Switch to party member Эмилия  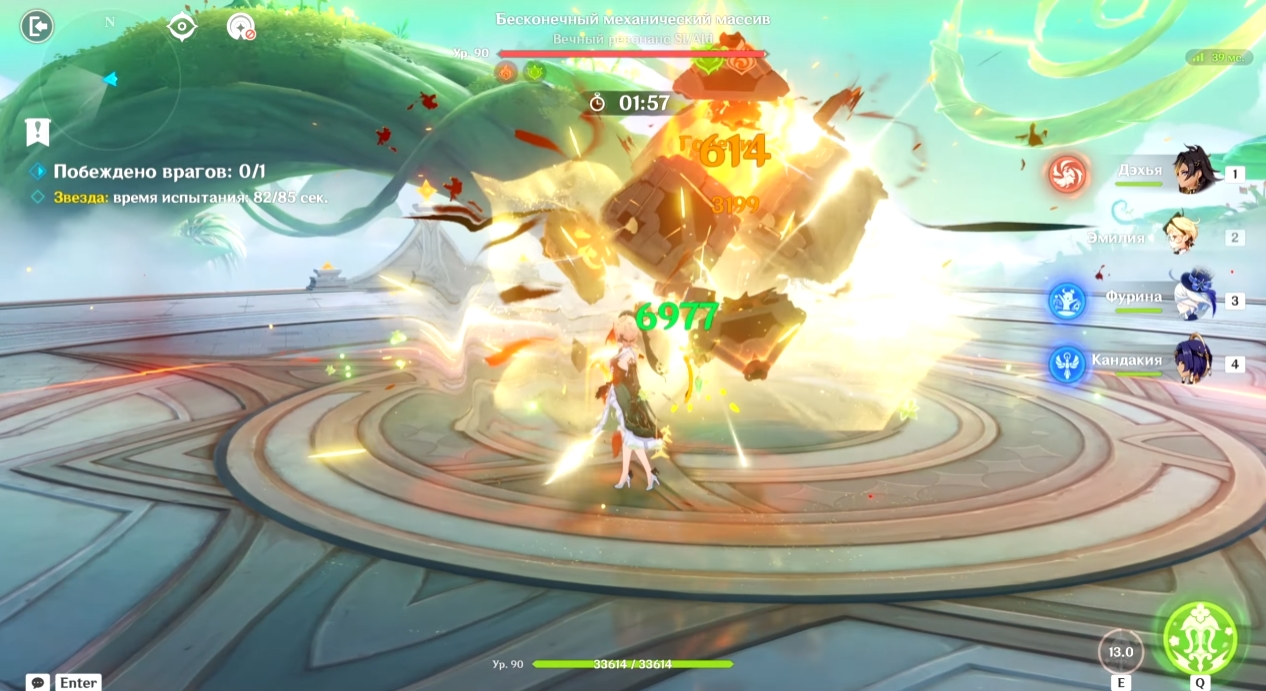pos(1188,236)
